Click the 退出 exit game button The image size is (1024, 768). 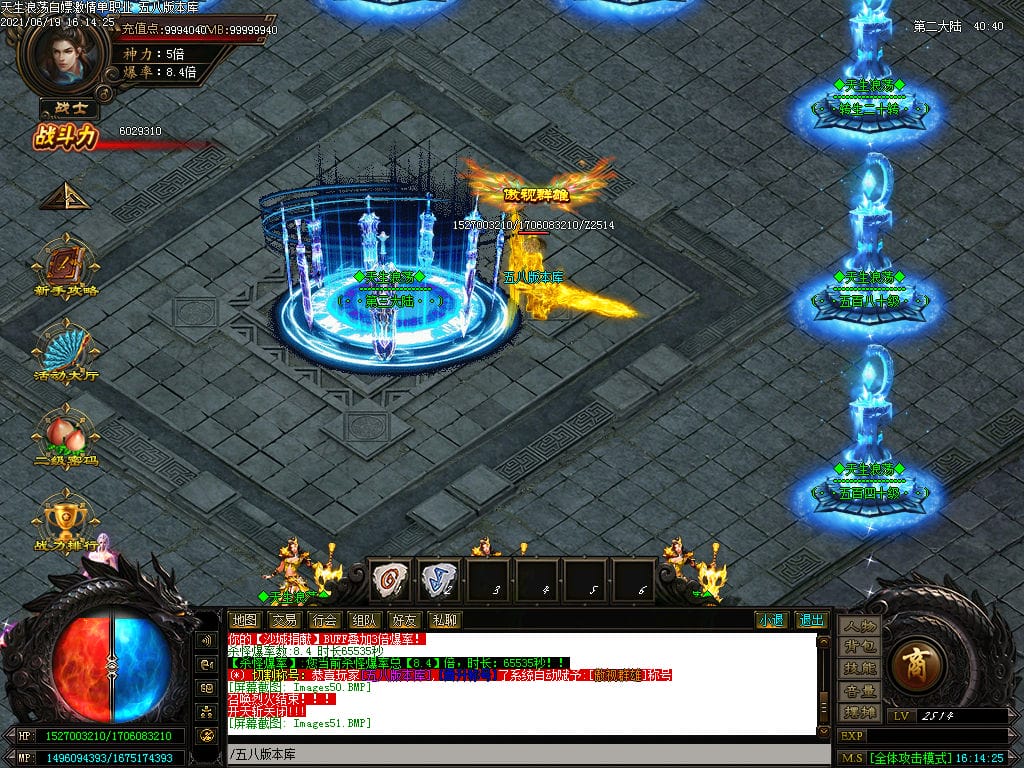(812, 620)
